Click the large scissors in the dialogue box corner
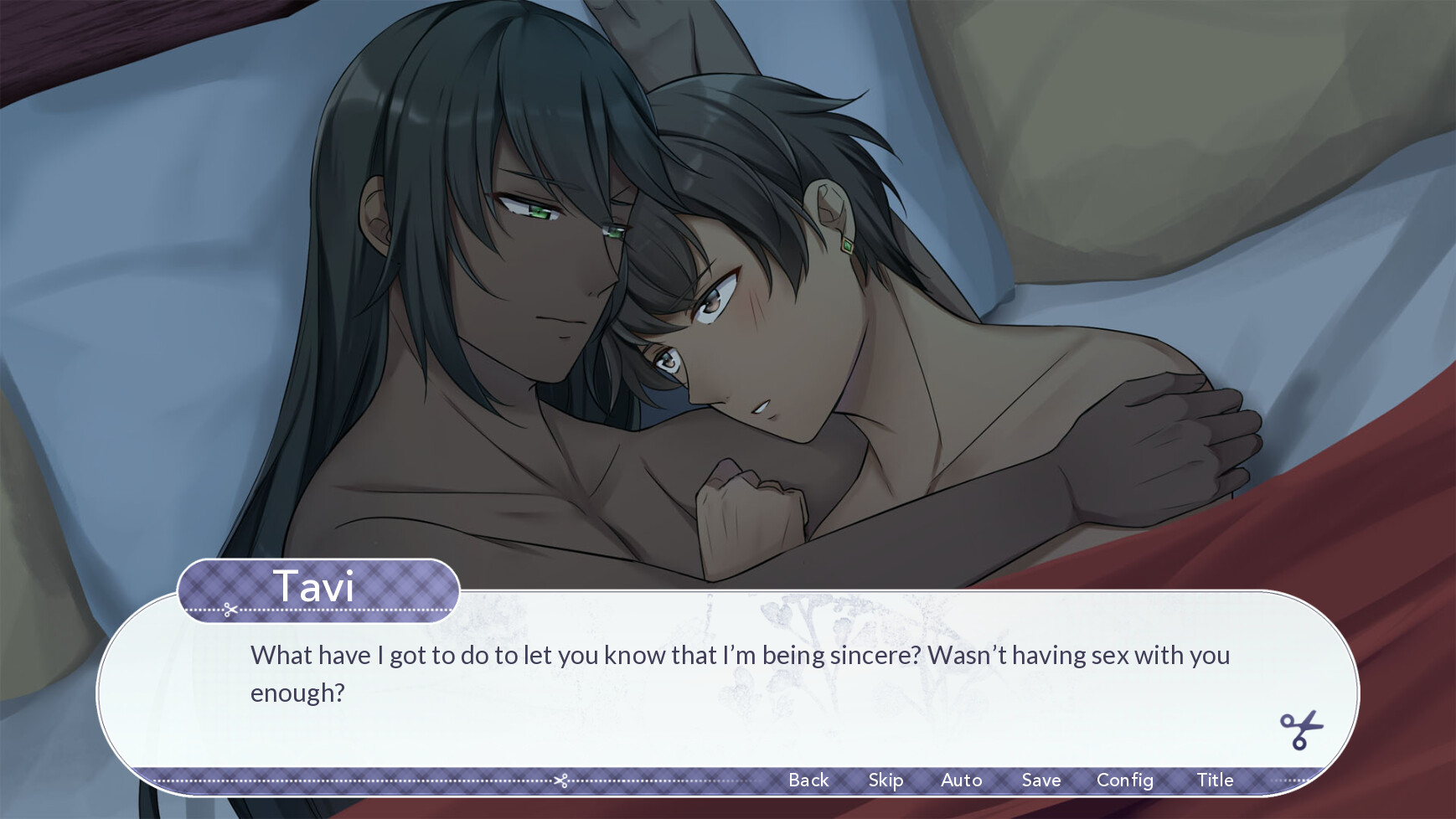Viewport: 1456px width, 819px height. pyautogui.click(x=1299, y=729)
